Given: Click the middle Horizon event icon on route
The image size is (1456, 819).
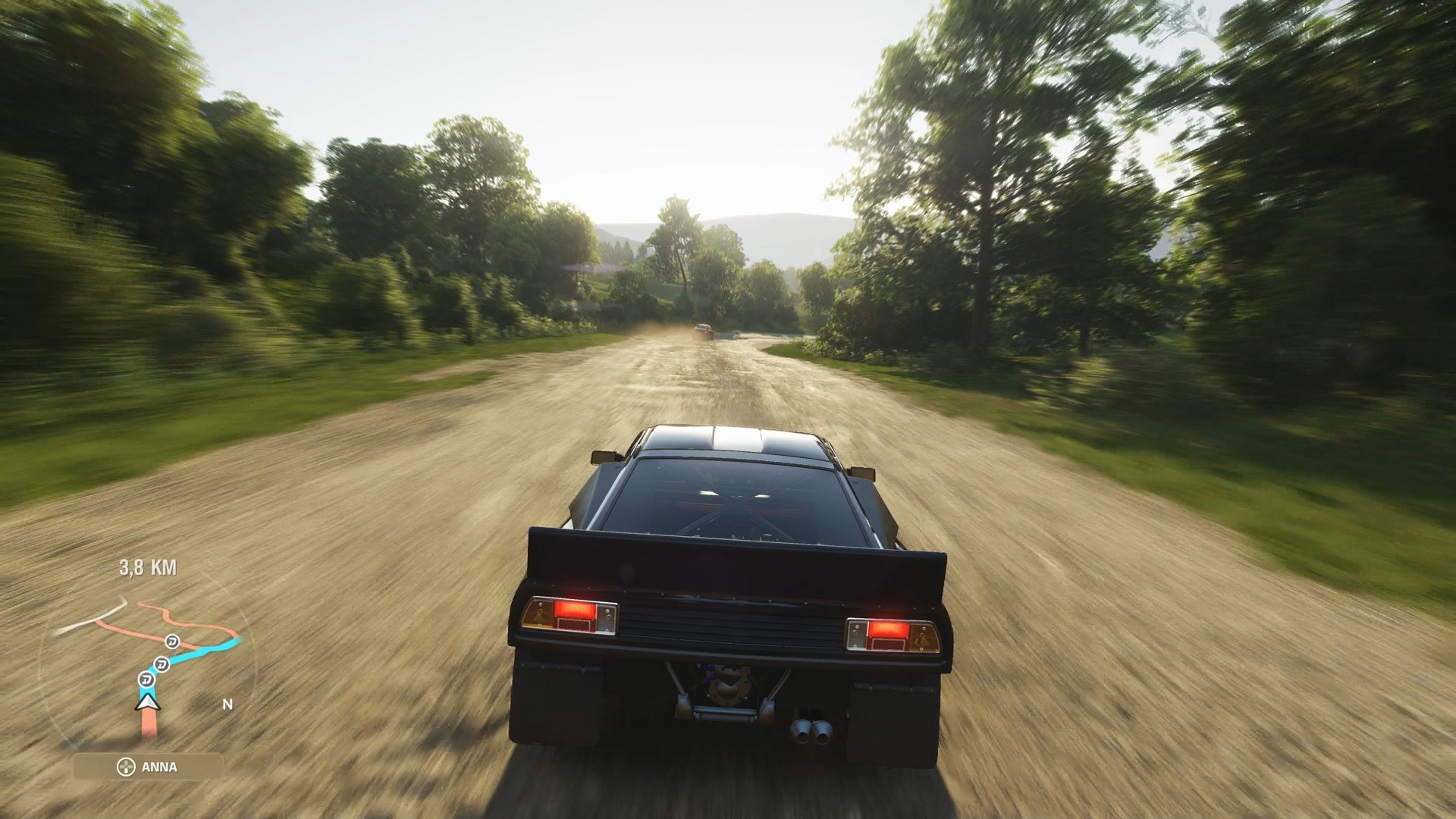Looking at the screenshot, I should pyautogui.click(x=163, y=664).
